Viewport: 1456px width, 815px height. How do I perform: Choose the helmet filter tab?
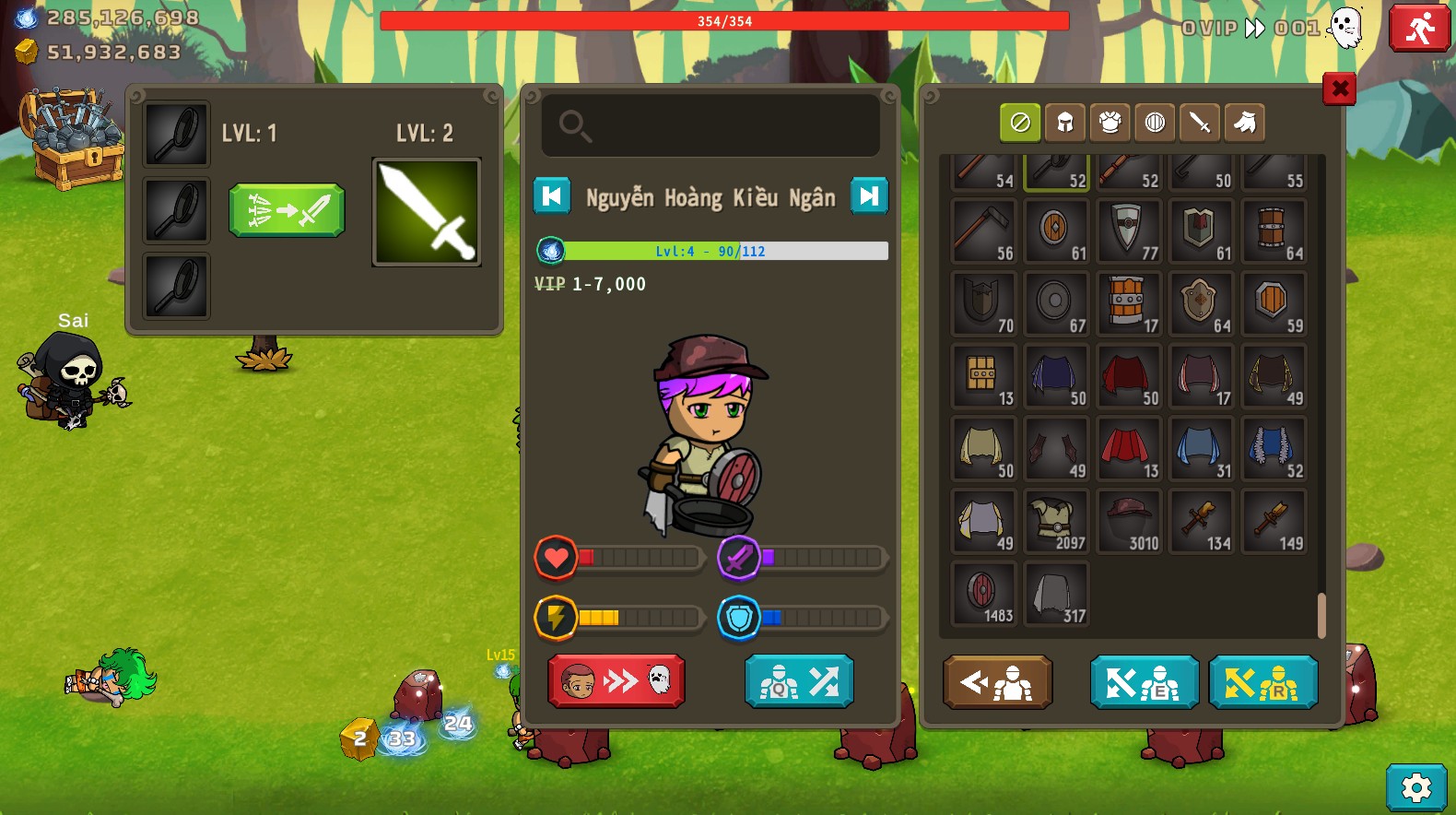click(x=1065, y=123)
